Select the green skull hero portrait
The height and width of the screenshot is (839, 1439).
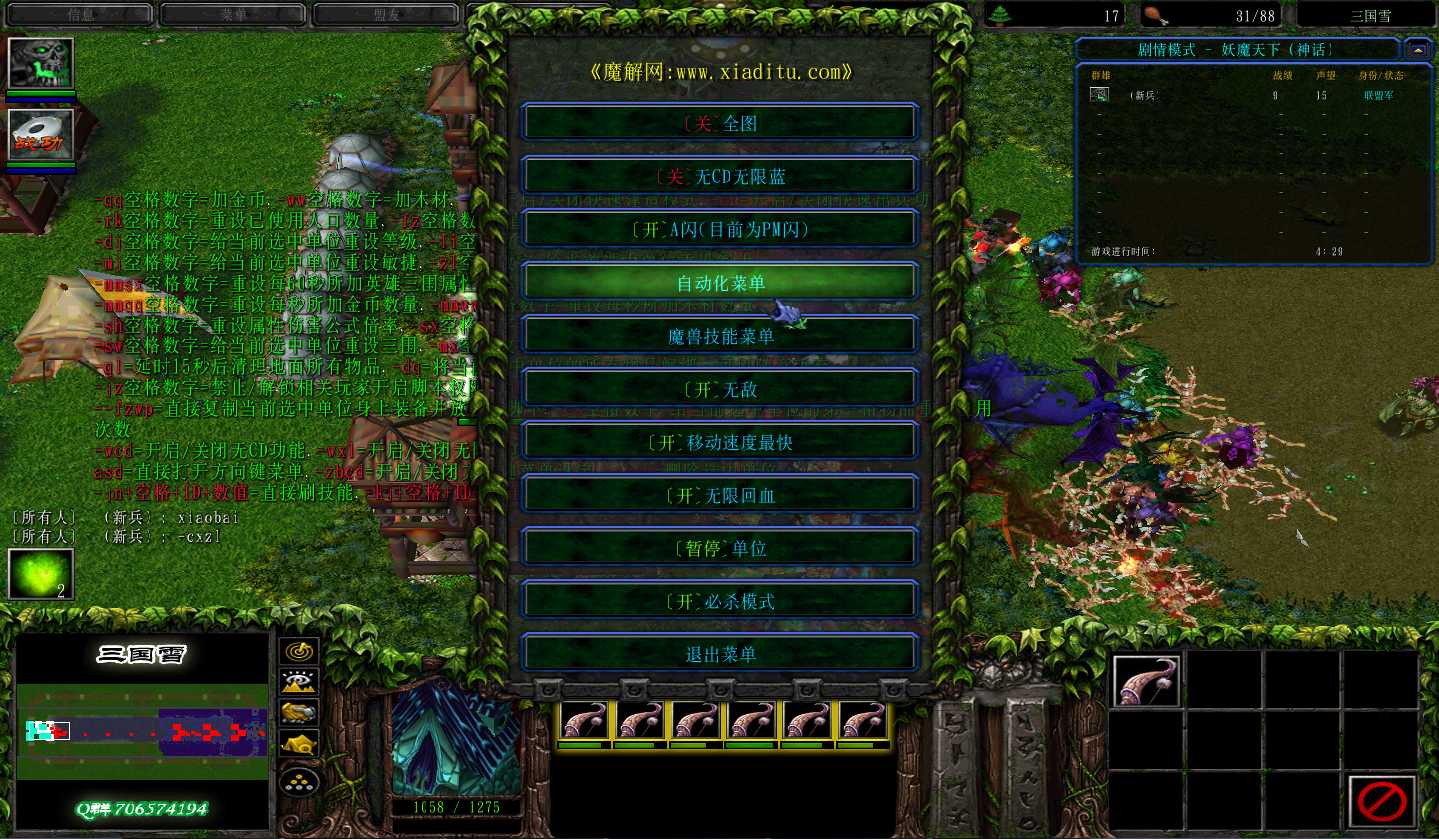pyautogui.click(x=41, y=63)
